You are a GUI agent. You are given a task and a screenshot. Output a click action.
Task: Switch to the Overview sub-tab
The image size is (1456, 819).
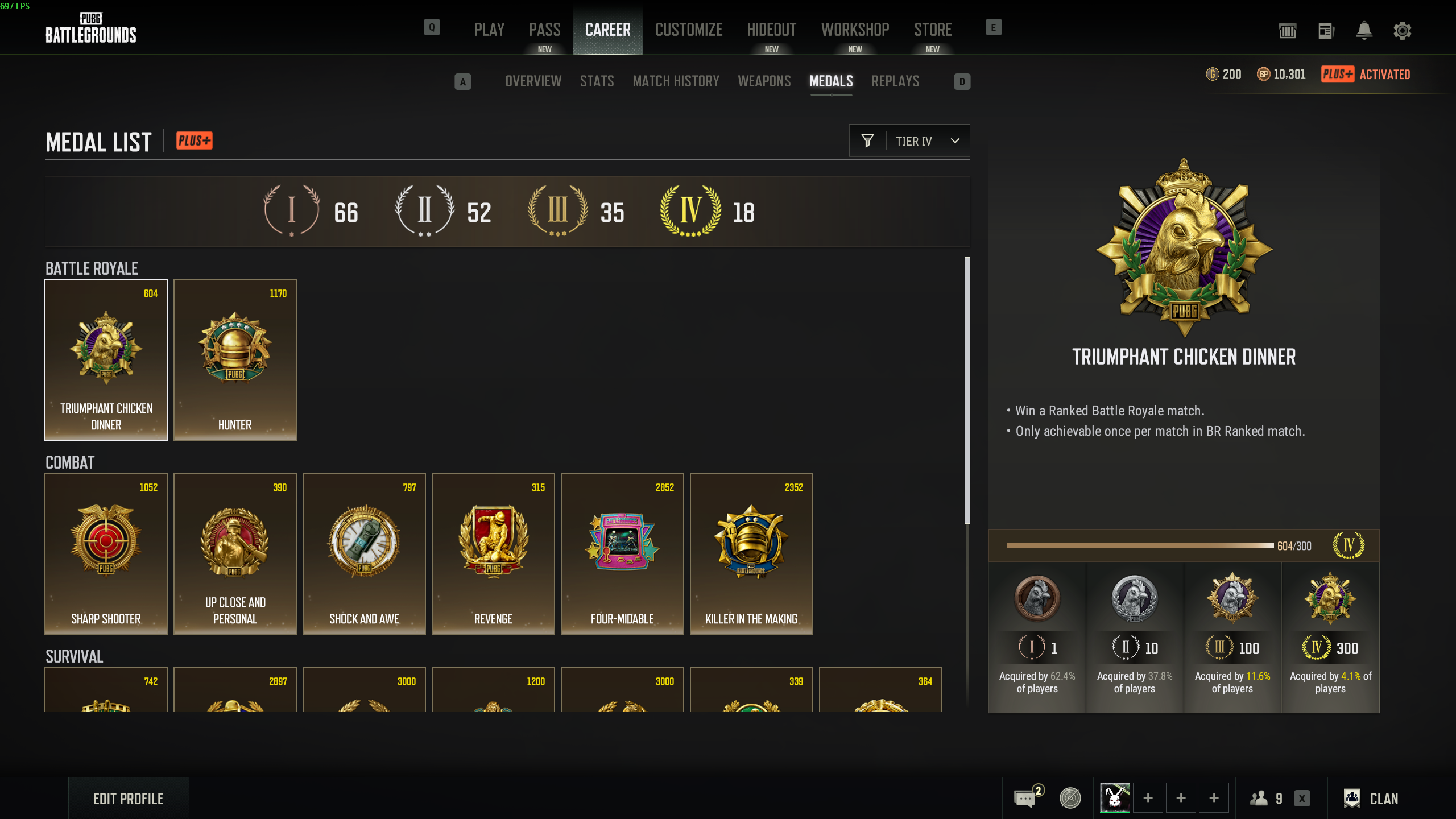533,81
